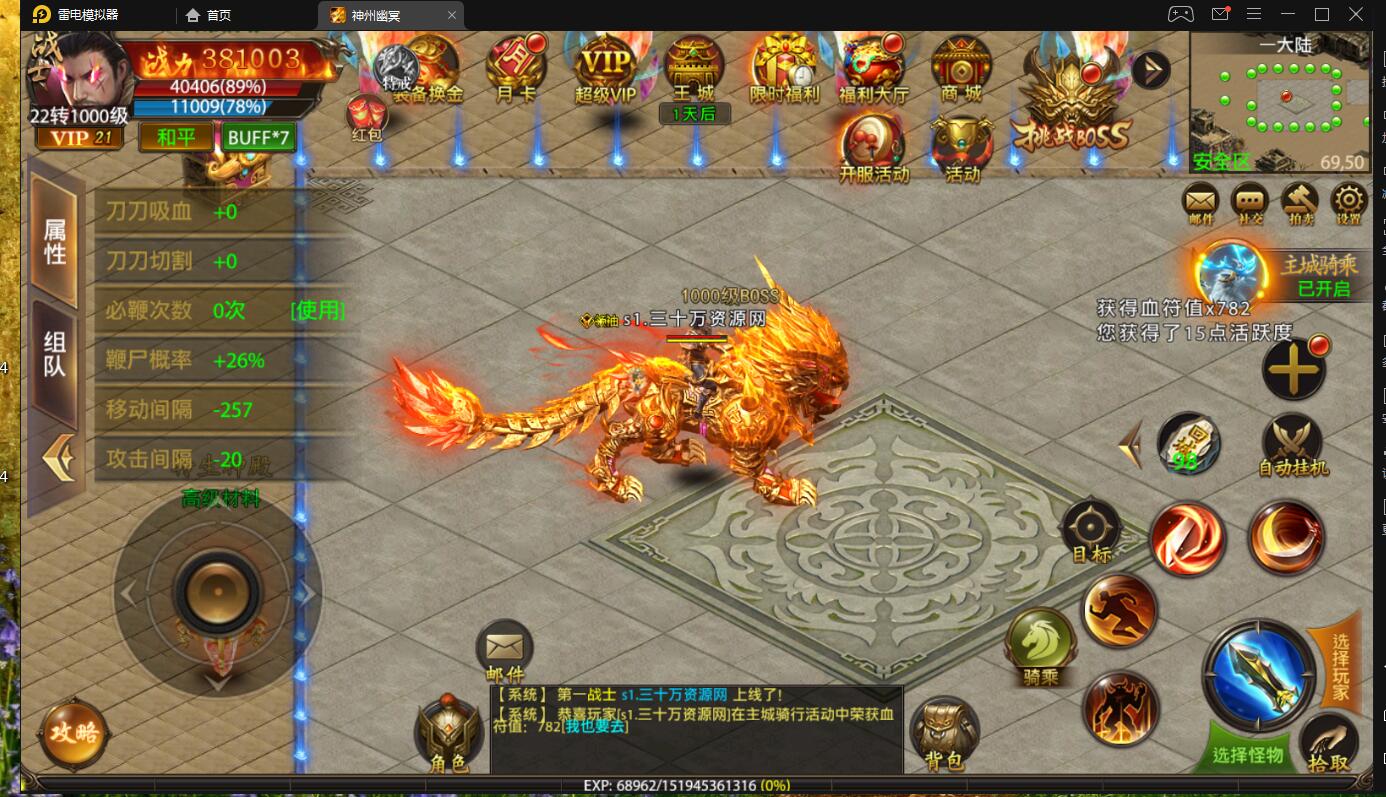Tap the 骑乘 mount button
This screenshot has height=797, width=1386.
coord(1041,645)
